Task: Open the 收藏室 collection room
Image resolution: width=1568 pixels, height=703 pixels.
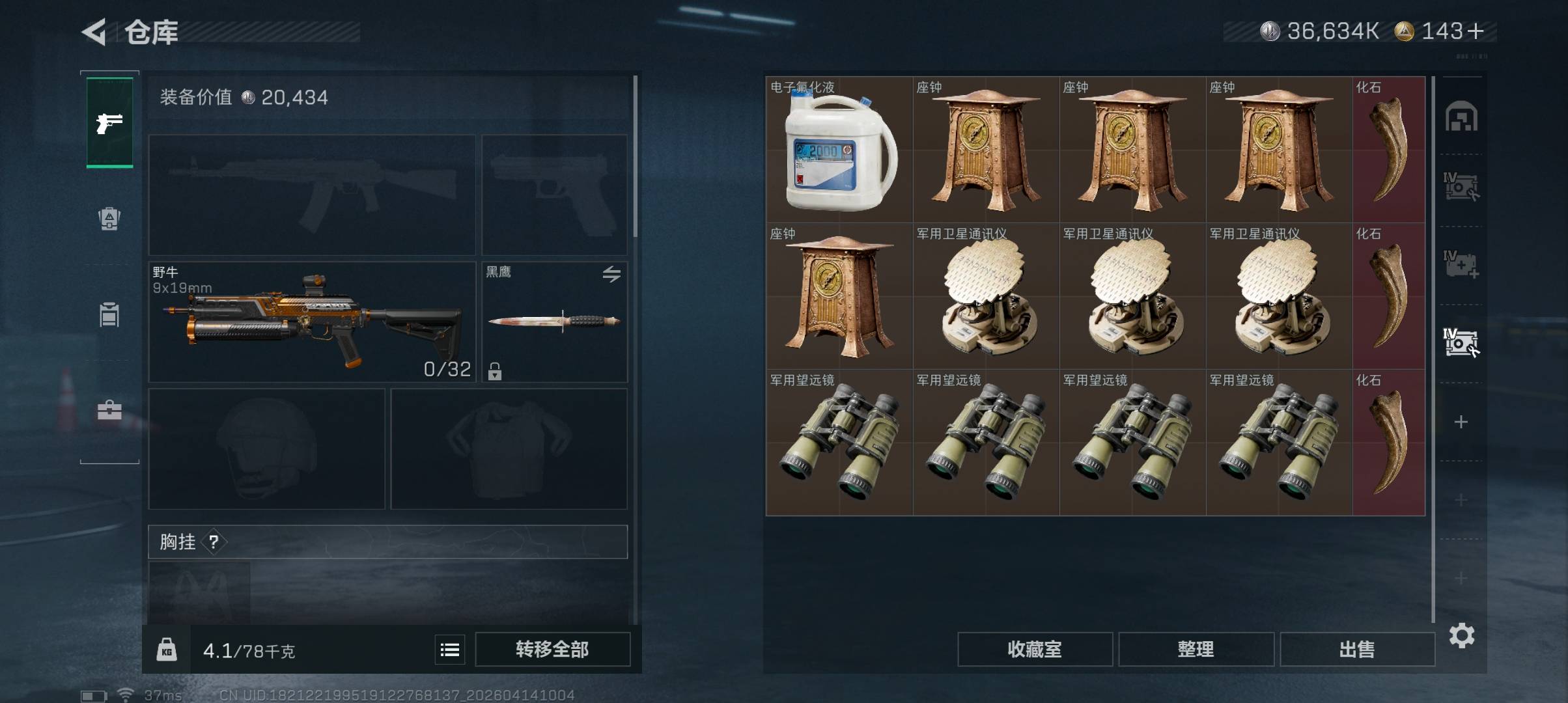Action: point(1034,650)
